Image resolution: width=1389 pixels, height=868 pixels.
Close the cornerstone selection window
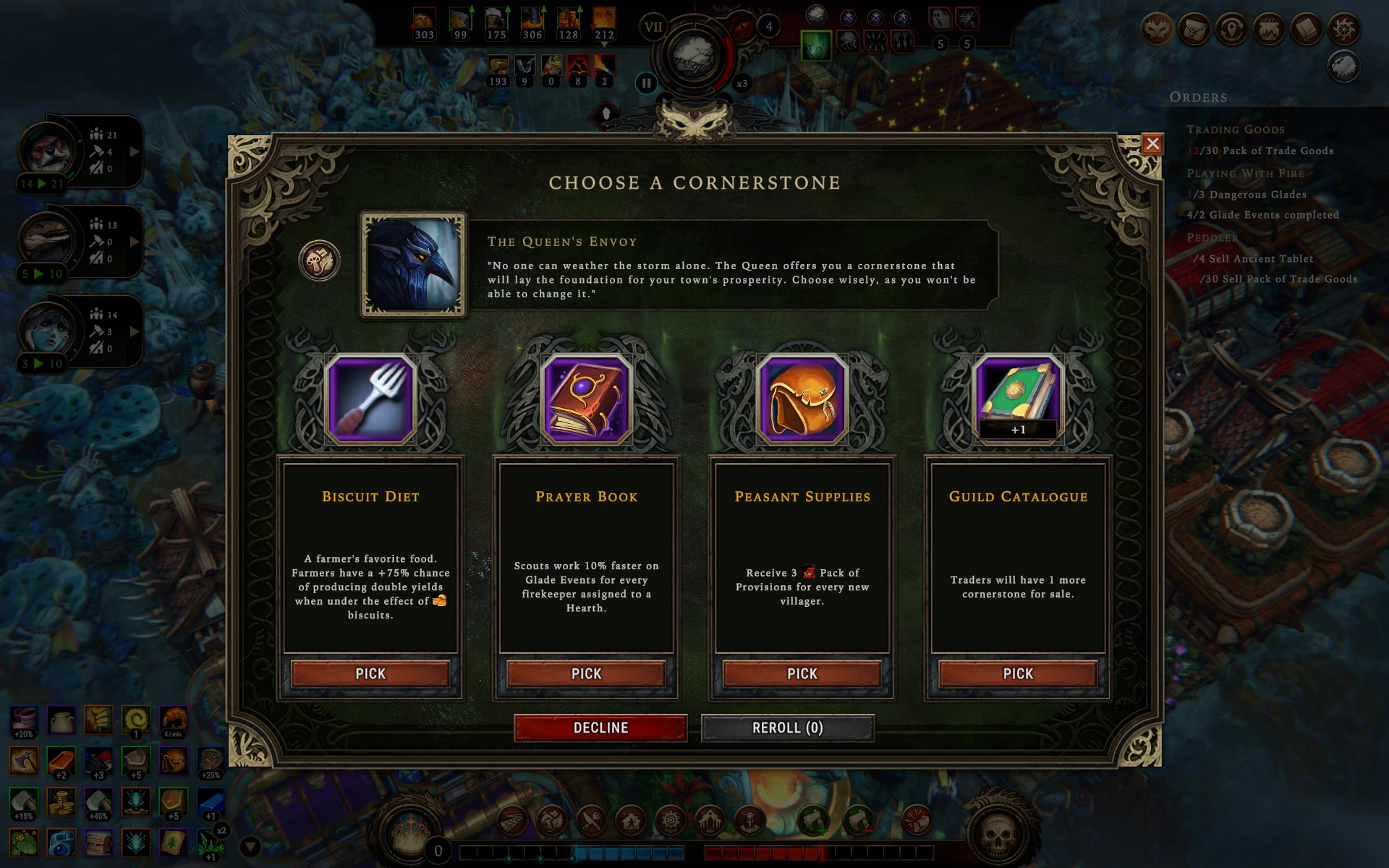[x=1152, y=144]
